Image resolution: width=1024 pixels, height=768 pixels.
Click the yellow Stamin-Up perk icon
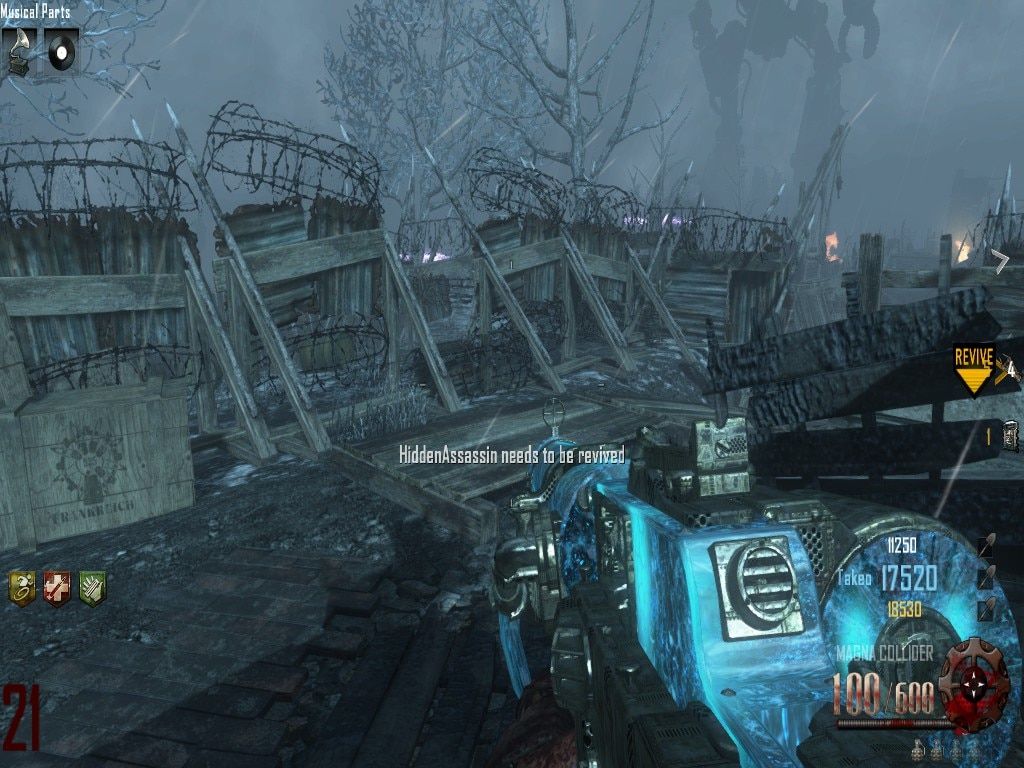(23, 588)
